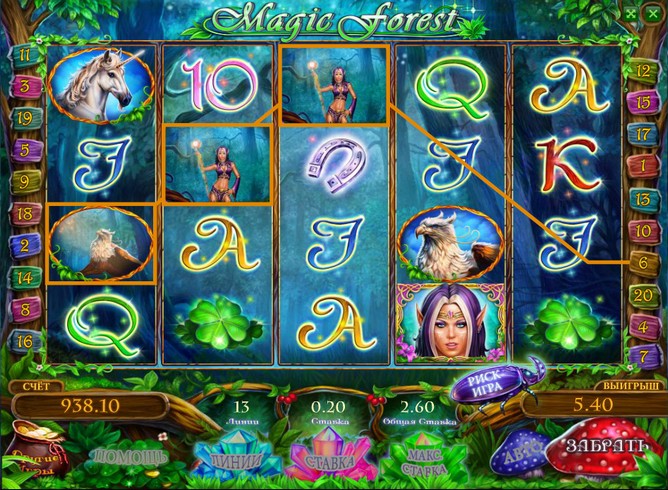The width and height of the screenshot is (668, 490).
Task: Click the payline 18 sign
Action: point(23,213)
